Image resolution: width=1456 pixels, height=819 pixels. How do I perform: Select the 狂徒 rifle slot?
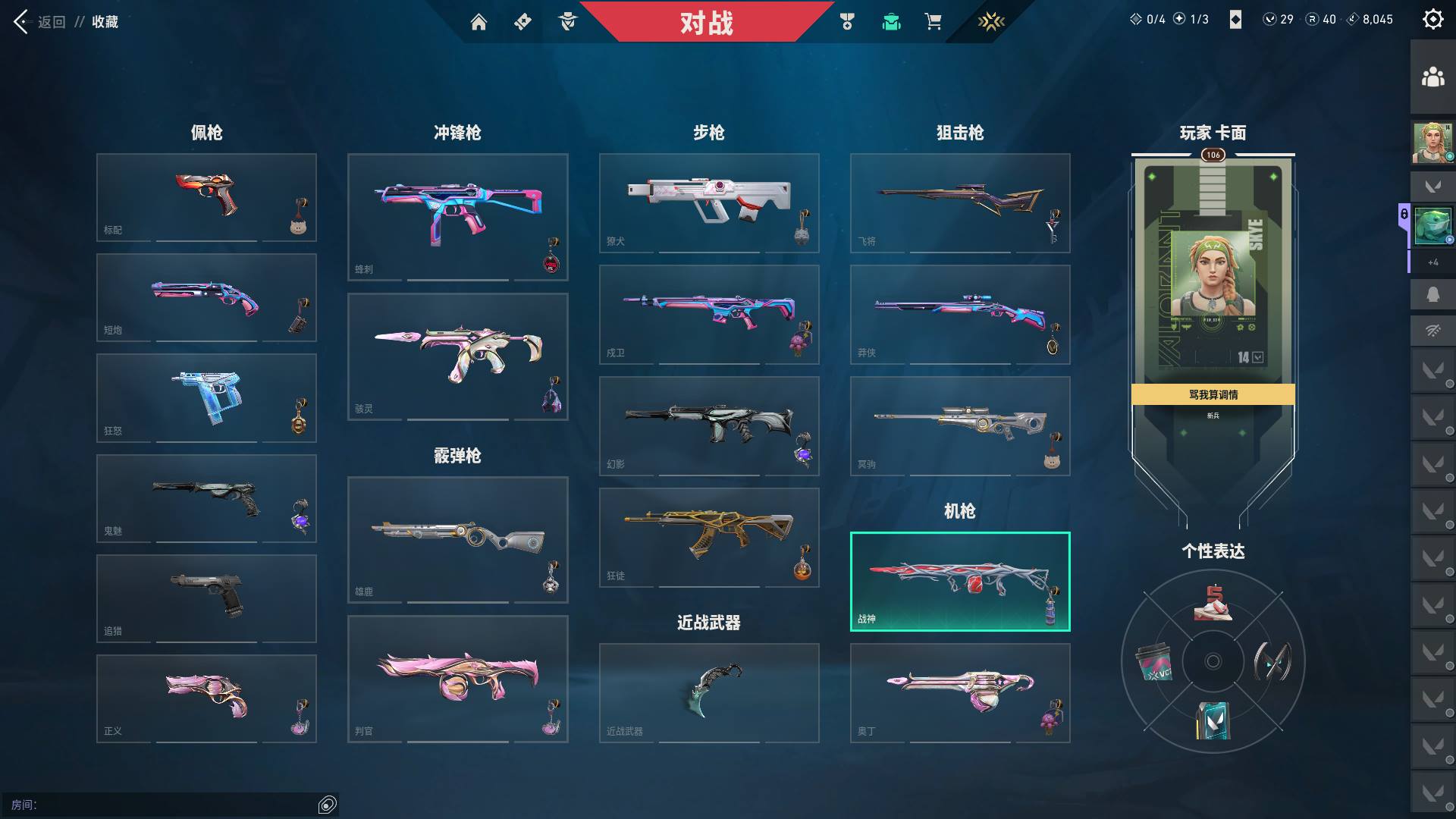pos(709,537)
